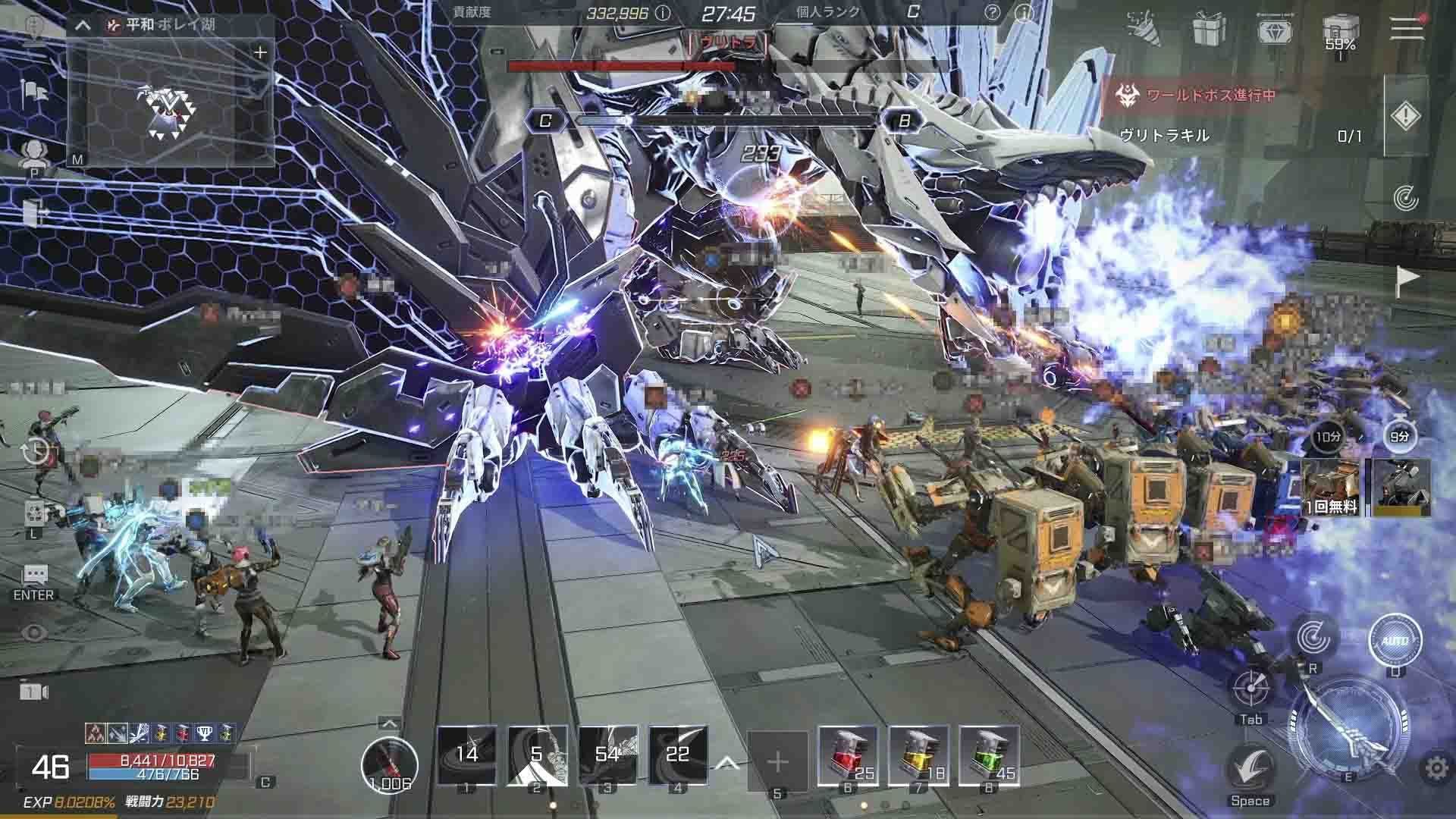The width and height of the screenshot is (1456, 819).
Task: Open the gear settings button
Action: [1436, 768]
